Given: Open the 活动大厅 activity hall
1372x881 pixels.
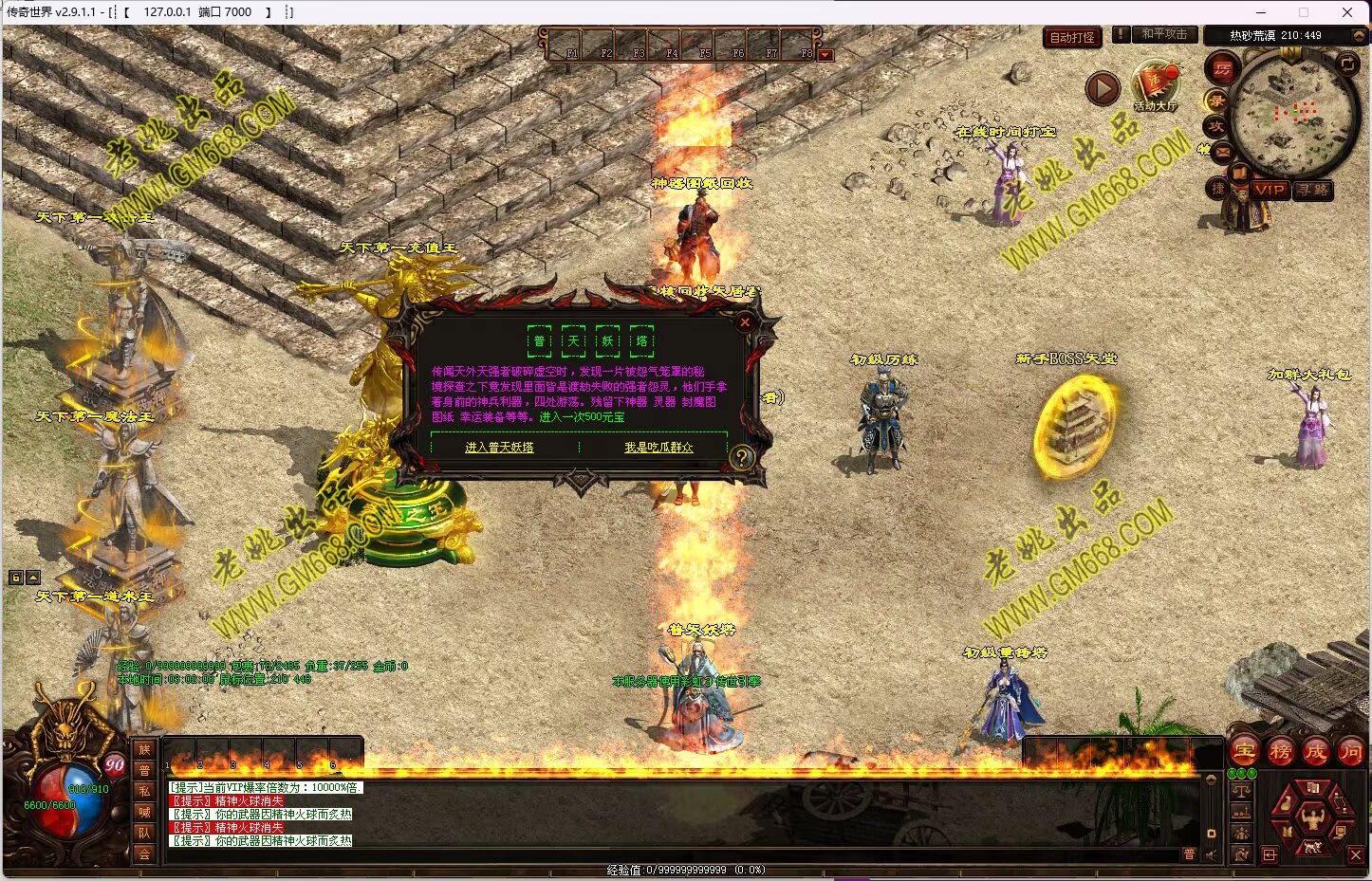Looking at the screenshot, I should pyautogui.click(x=1155, y=87).
